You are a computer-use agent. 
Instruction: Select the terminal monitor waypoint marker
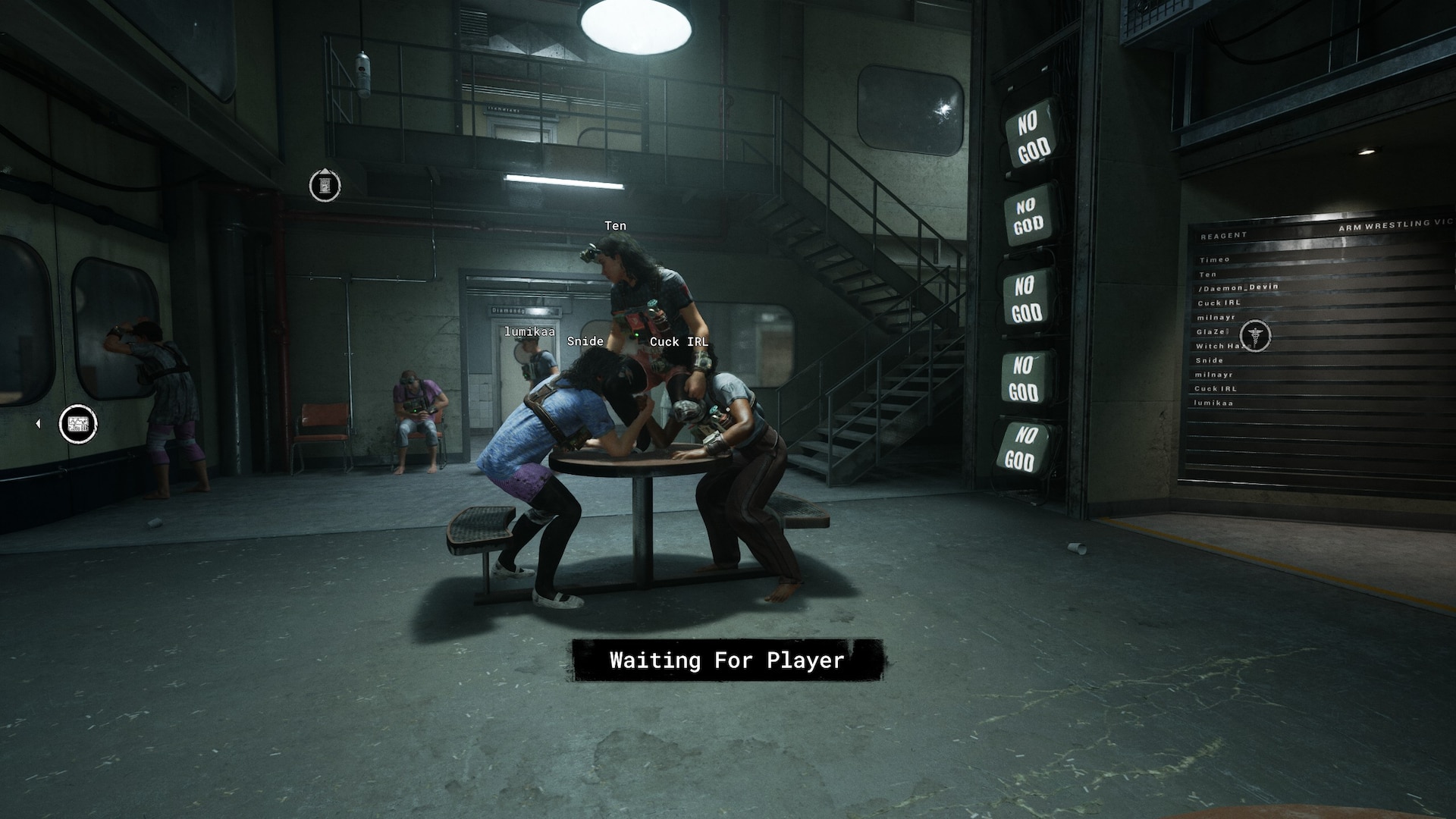click(78, 424)
